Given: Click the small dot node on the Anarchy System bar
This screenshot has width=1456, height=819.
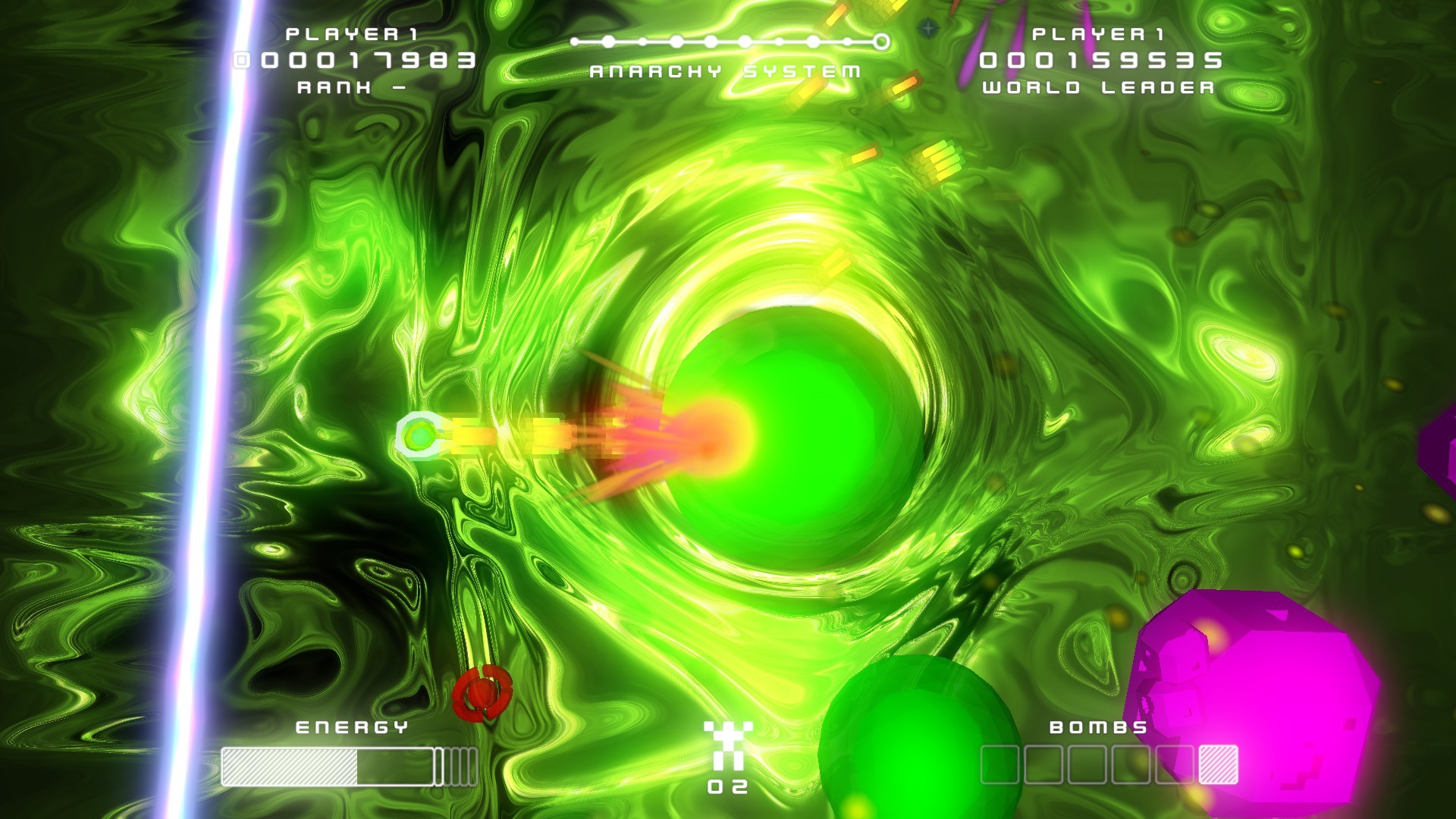Looking at the screenshot, I should coord(645,39).
